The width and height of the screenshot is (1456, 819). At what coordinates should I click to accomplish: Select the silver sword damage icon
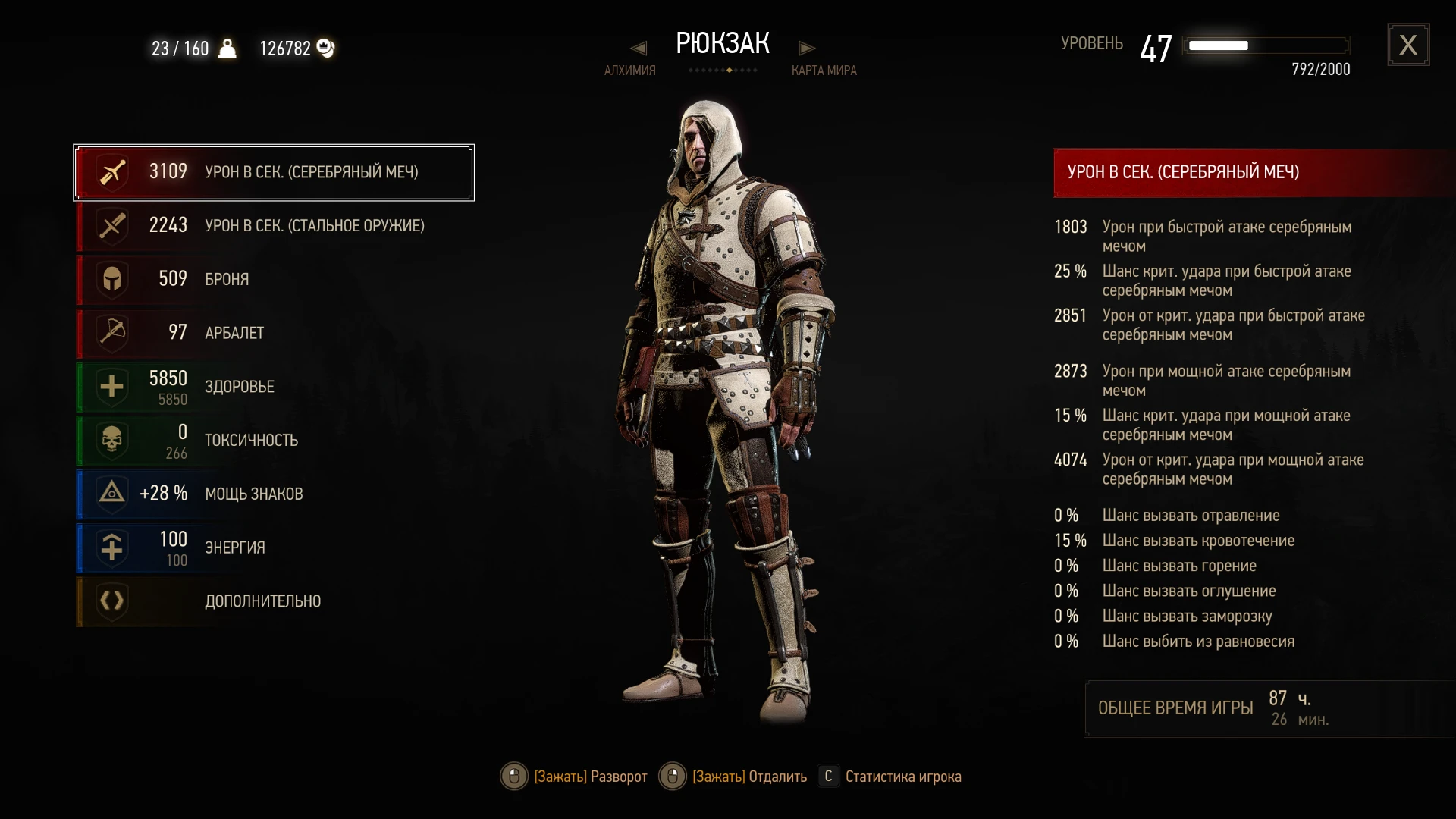[x=111, y=171]
